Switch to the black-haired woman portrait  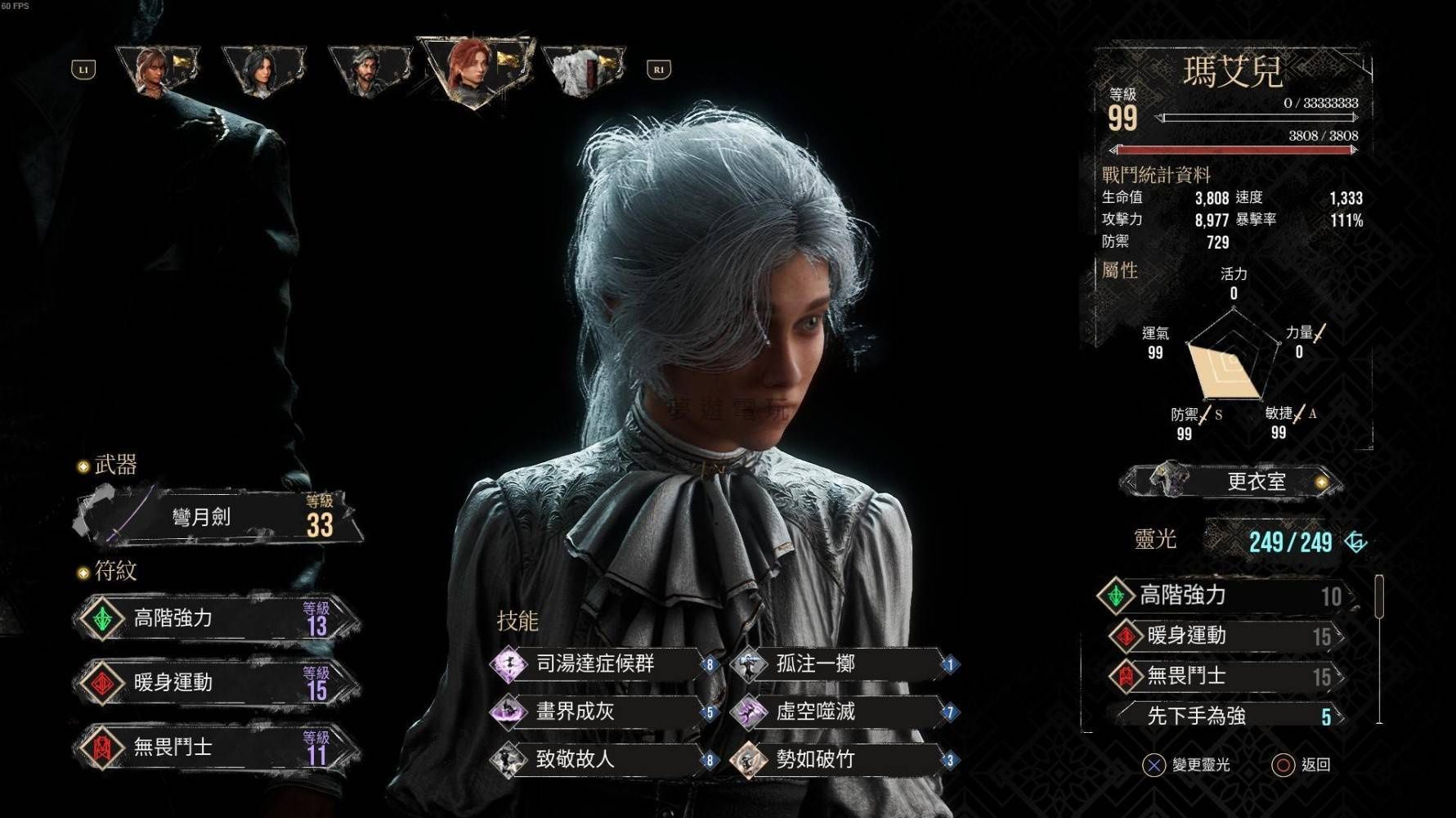pos(262,70)
